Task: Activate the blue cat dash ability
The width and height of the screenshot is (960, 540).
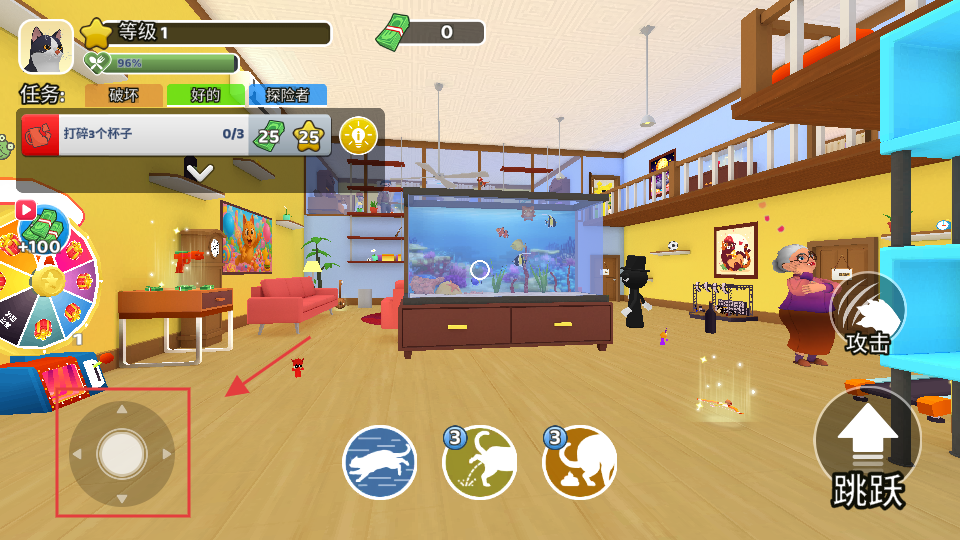Action: (x=380, y=463)
